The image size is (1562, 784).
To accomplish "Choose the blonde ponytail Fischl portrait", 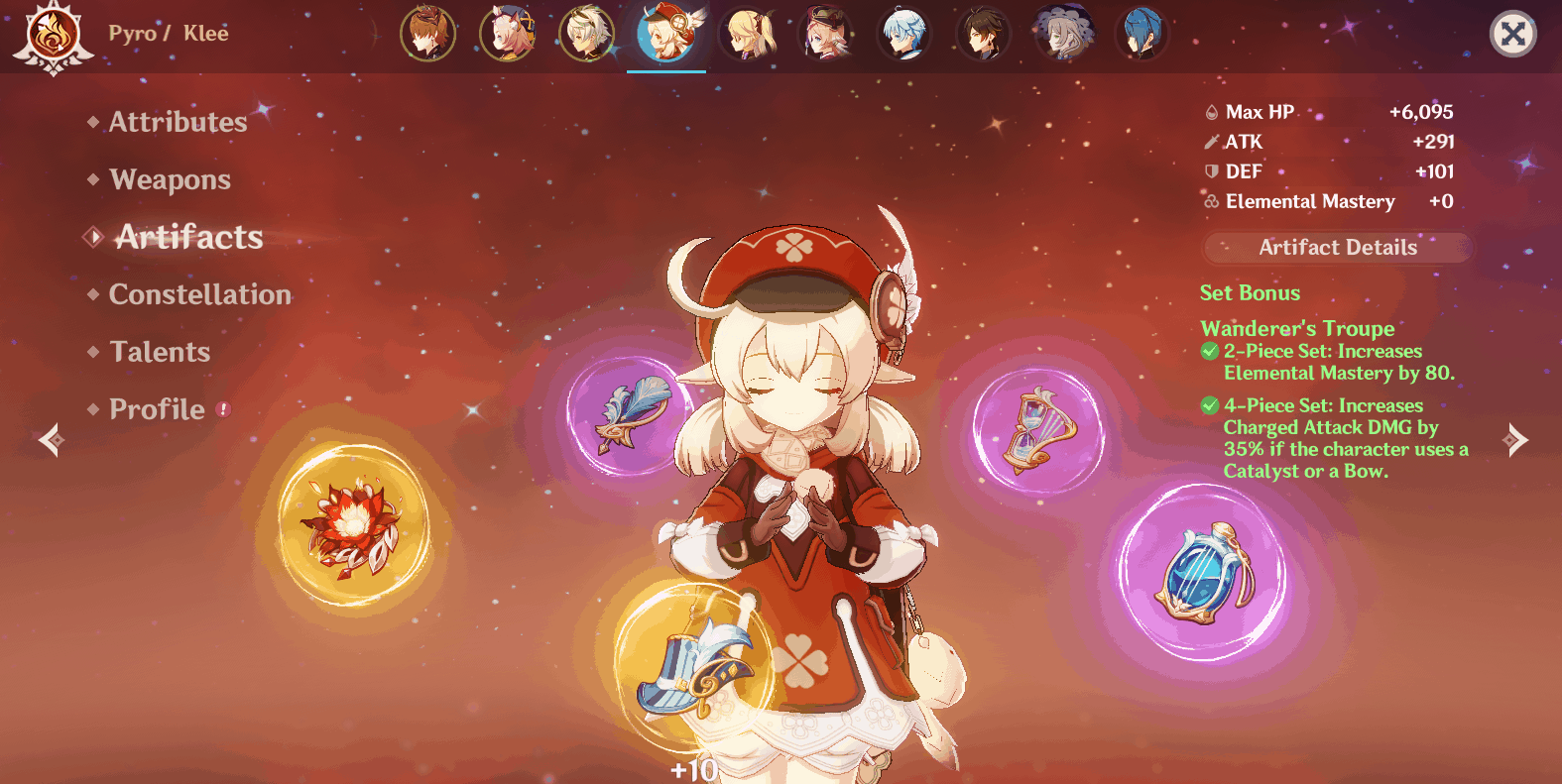I will (747, 33).
